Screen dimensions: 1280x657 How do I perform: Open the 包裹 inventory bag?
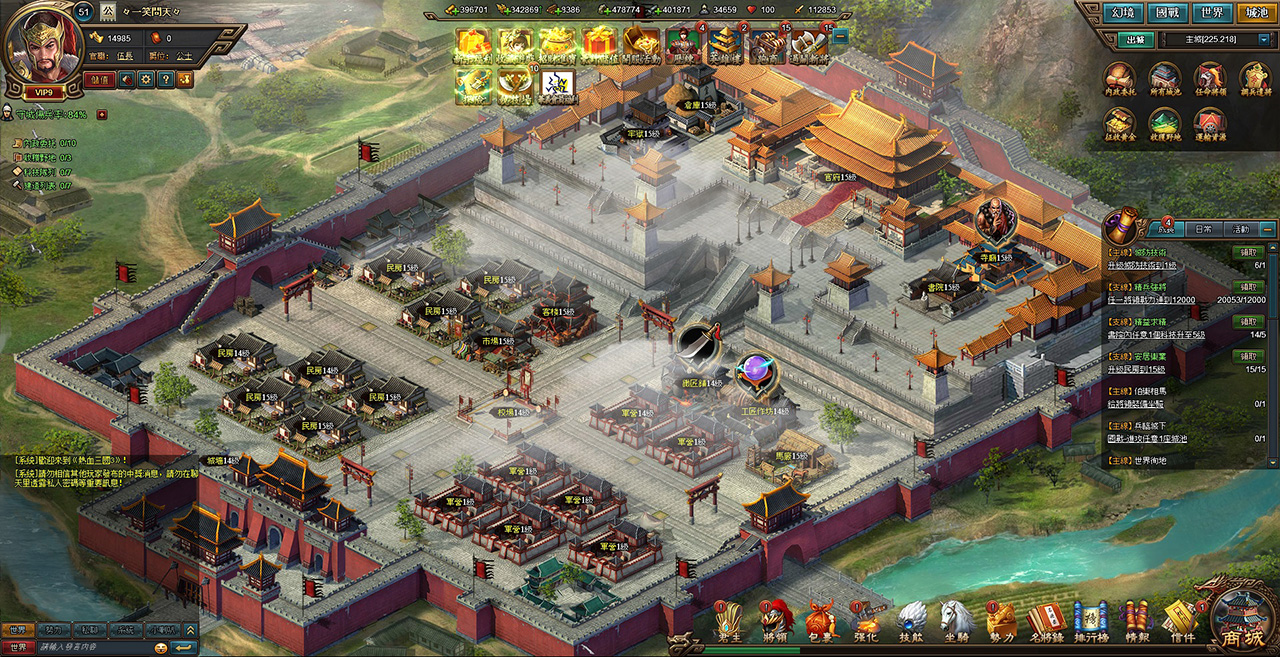[820, 620]
